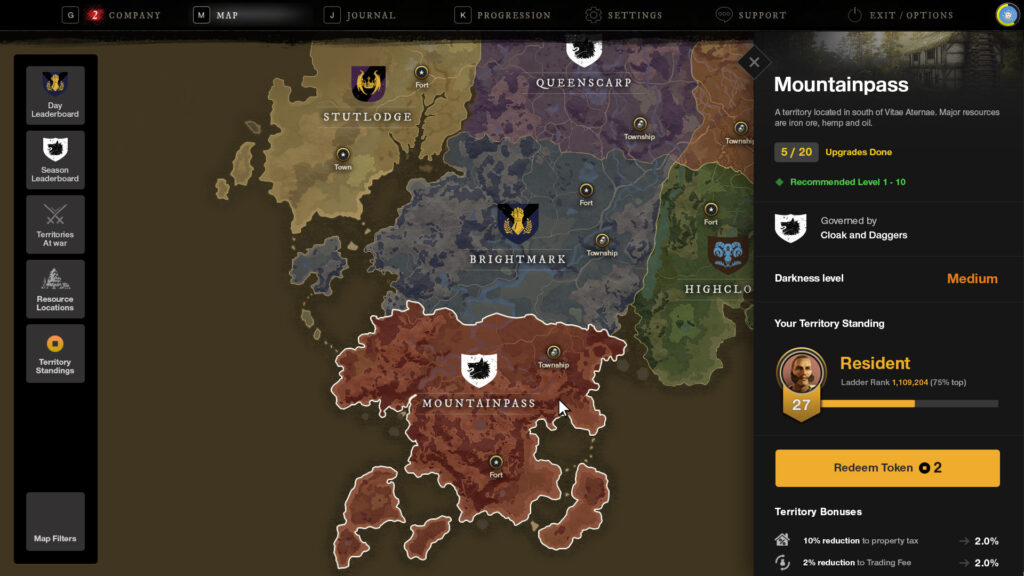Select the Mountainpass Township marker
Screen dimensions: 1024x576
[x=553, y=352]
